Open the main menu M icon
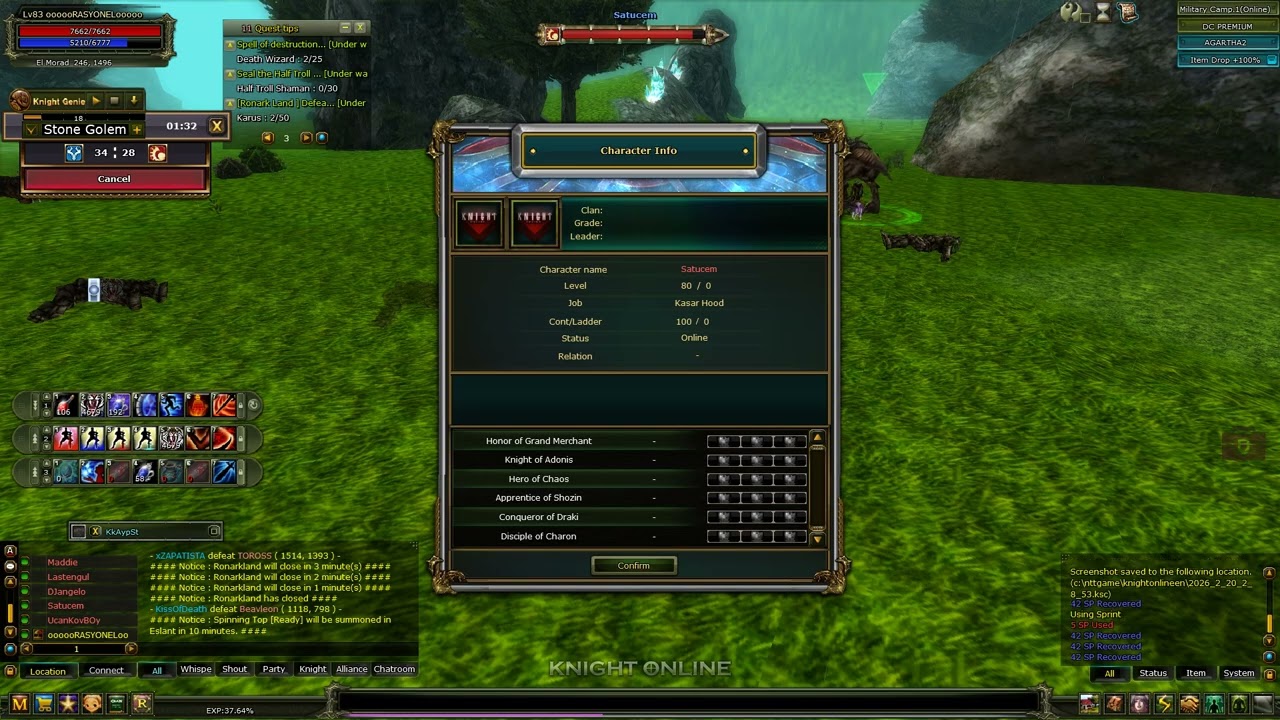 click(19, 704)
